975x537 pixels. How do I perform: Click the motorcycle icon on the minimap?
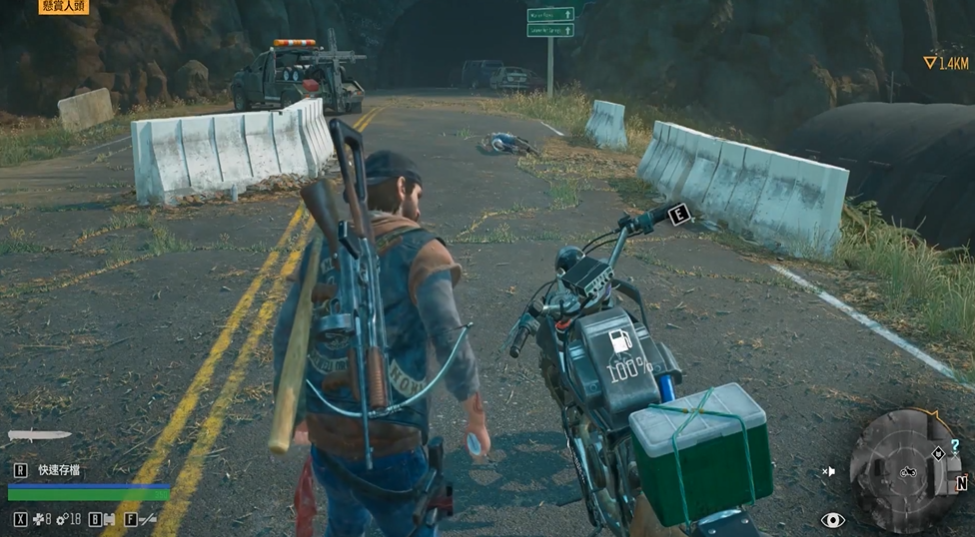click(x=908, y=470)
